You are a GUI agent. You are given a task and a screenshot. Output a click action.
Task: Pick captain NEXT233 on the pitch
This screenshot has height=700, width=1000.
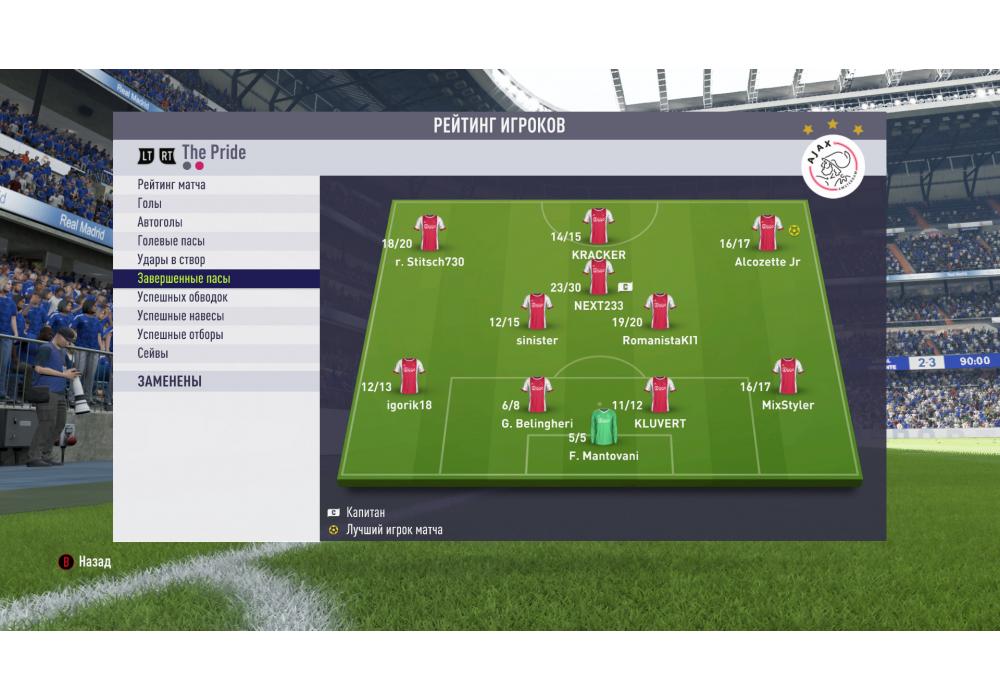[x=598, y=277]
